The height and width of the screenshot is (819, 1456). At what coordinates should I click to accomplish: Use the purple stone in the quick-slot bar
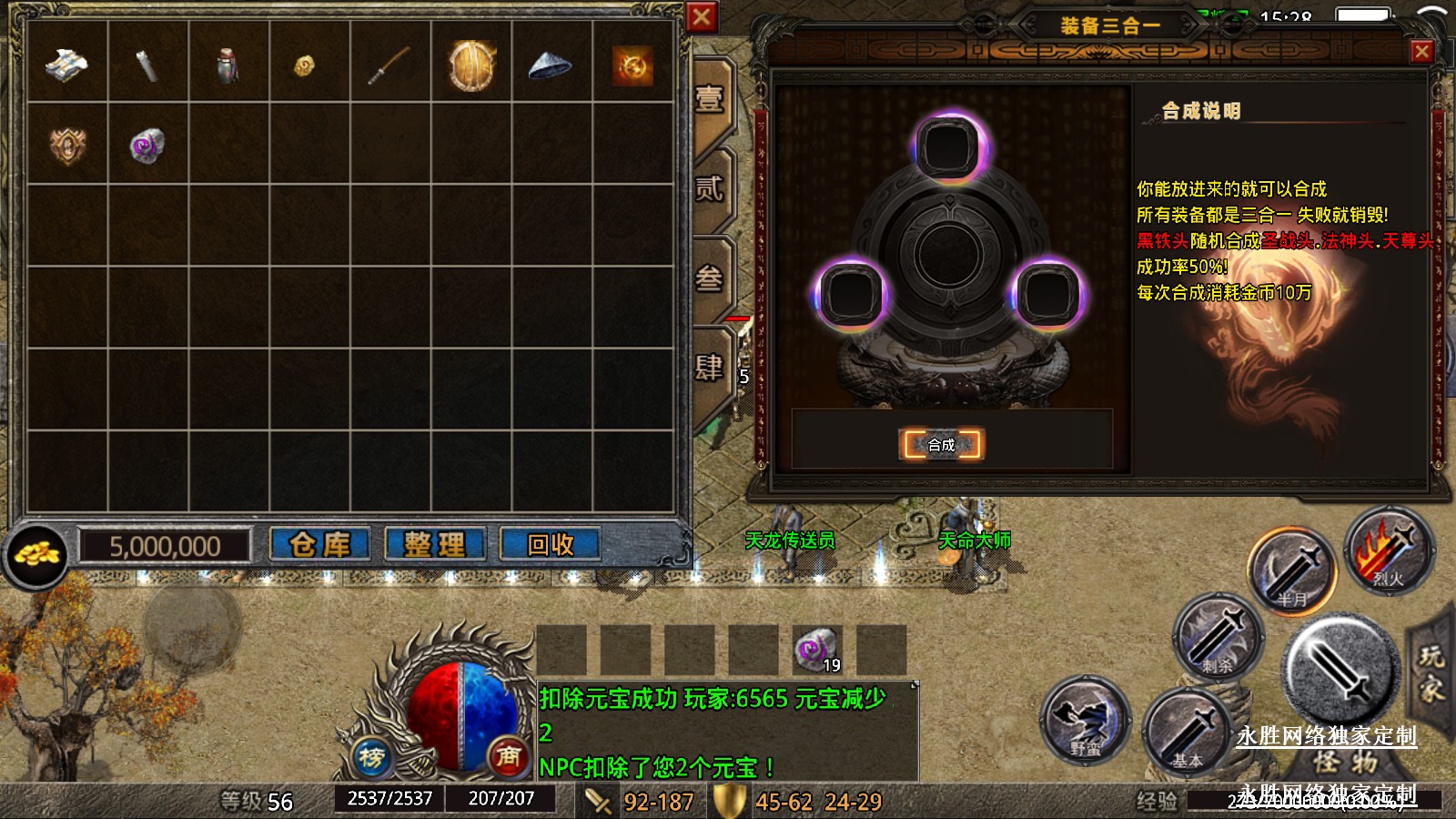click(816, 650)
